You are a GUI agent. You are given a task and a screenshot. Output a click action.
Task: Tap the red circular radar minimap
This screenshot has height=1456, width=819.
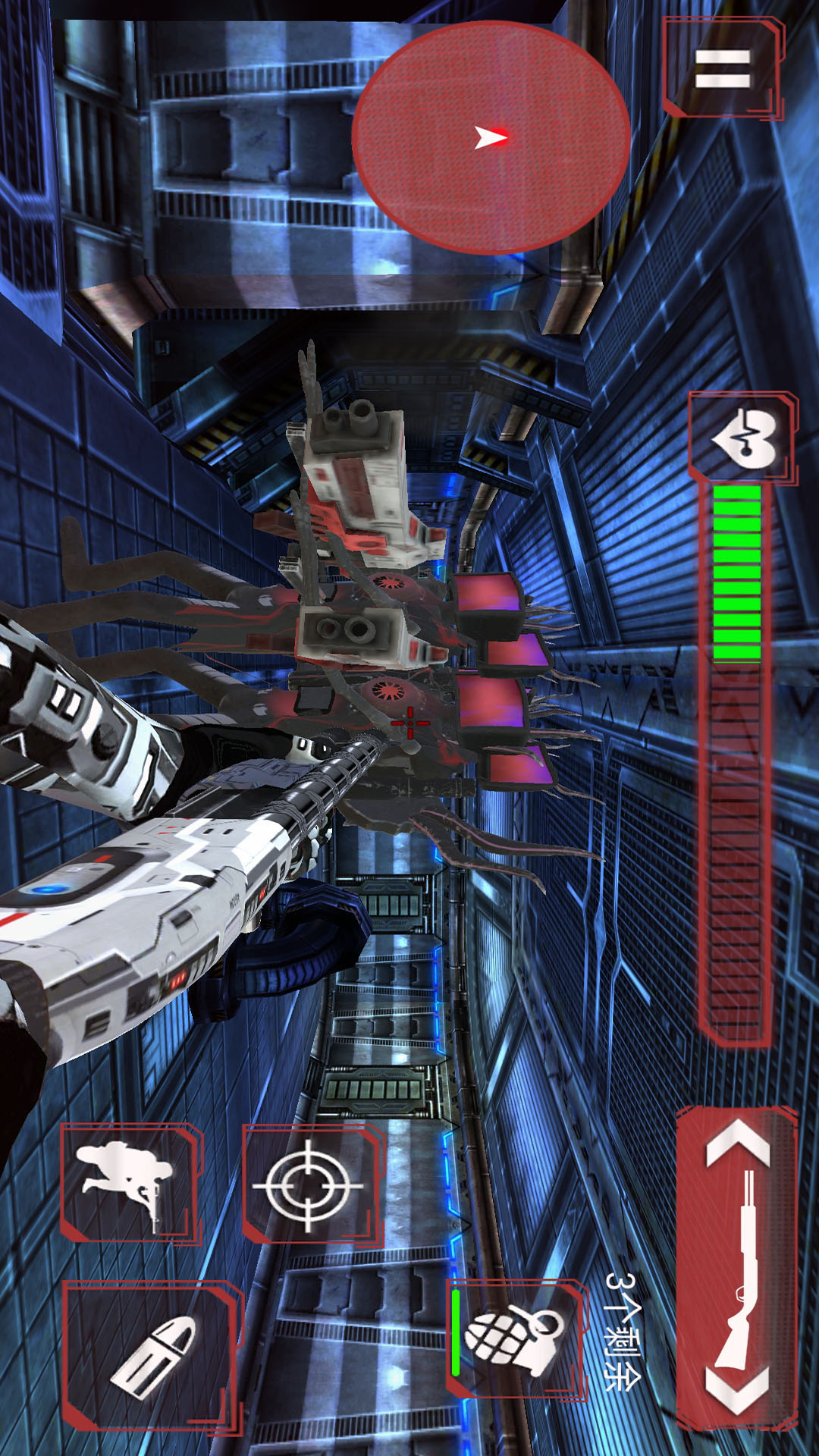pos(491,137)
